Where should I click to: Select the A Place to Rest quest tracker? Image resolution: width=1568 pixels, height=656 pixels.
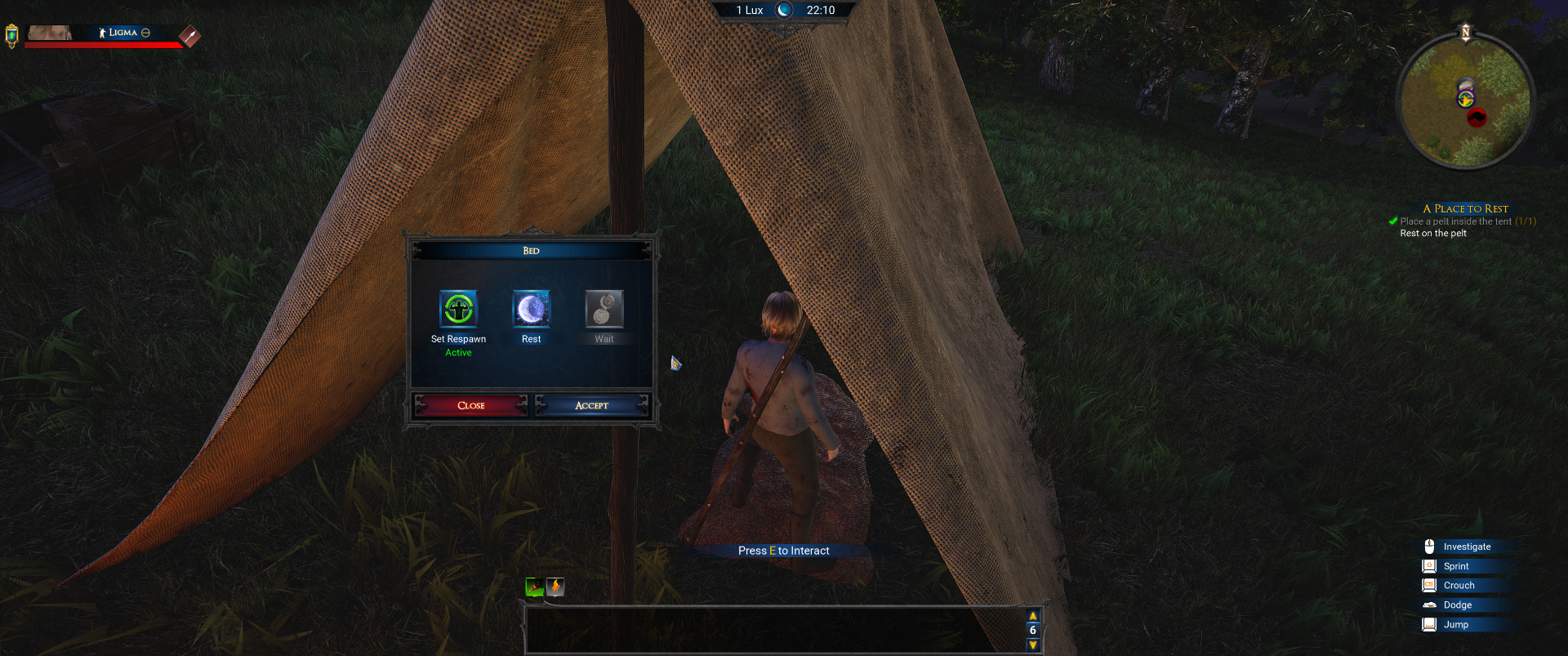[x=1465, y=208]
